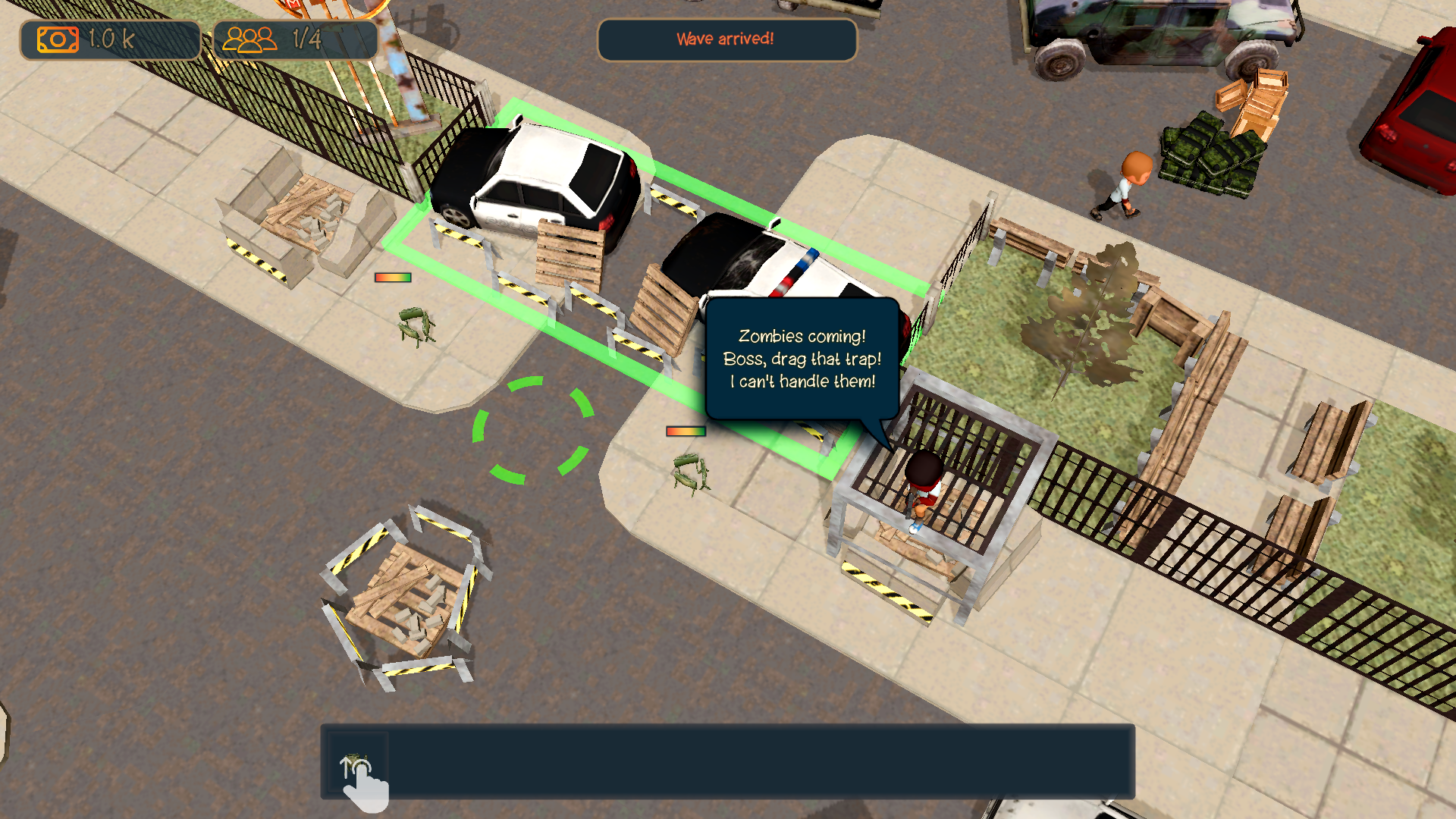Image resolution: width=1456 pixels, height=819 pixels.
Task: Click the caged survivor character
Action: pos(924,485)
